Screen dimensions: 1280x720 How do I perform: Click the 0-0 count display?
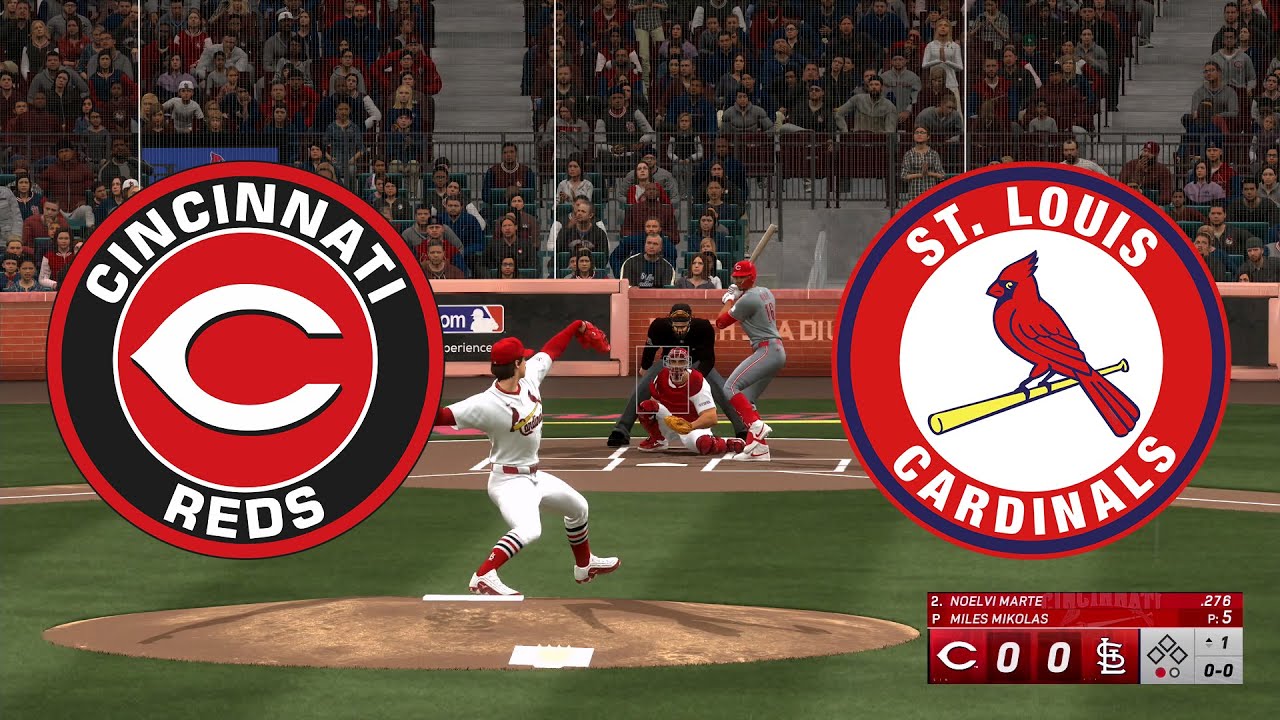[1219, 672]
